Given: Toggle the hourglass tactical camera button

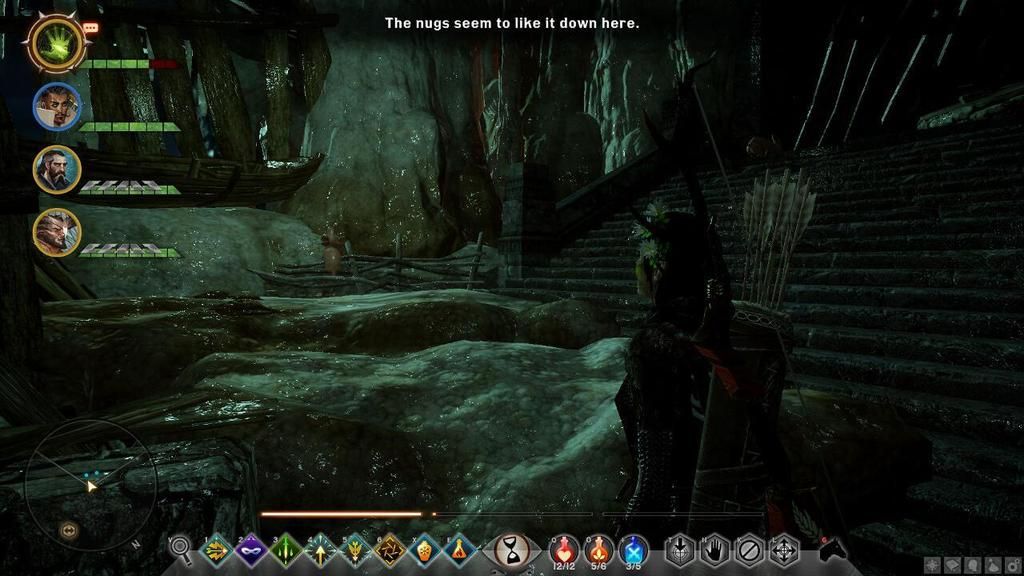Looking at the screenshot, I should [513, 549].
